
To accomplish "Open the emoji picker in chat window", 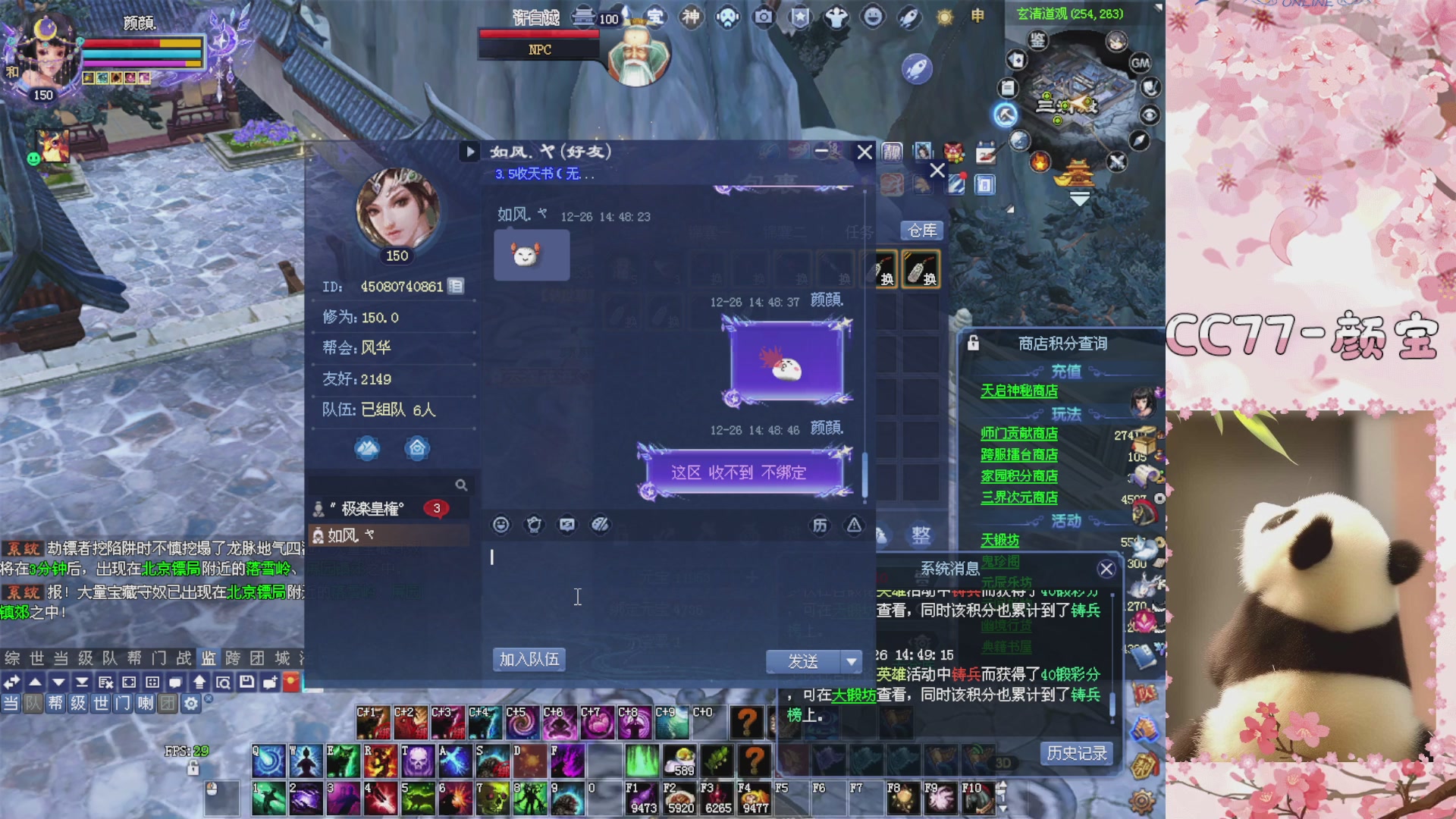I will [x=500, y=525].
